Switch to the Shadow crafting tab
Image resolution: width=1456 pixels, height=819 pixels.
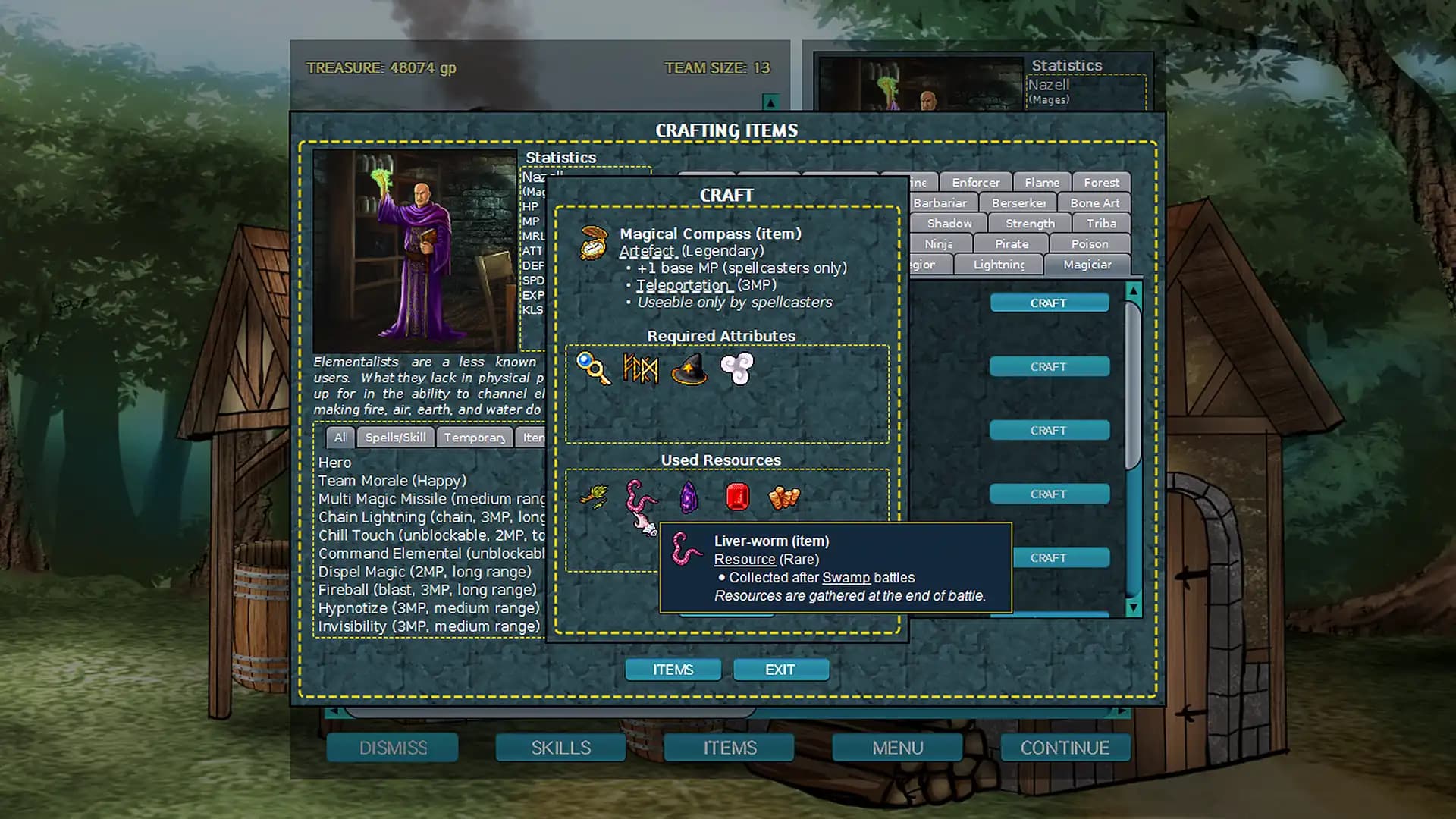pos(949,224)
